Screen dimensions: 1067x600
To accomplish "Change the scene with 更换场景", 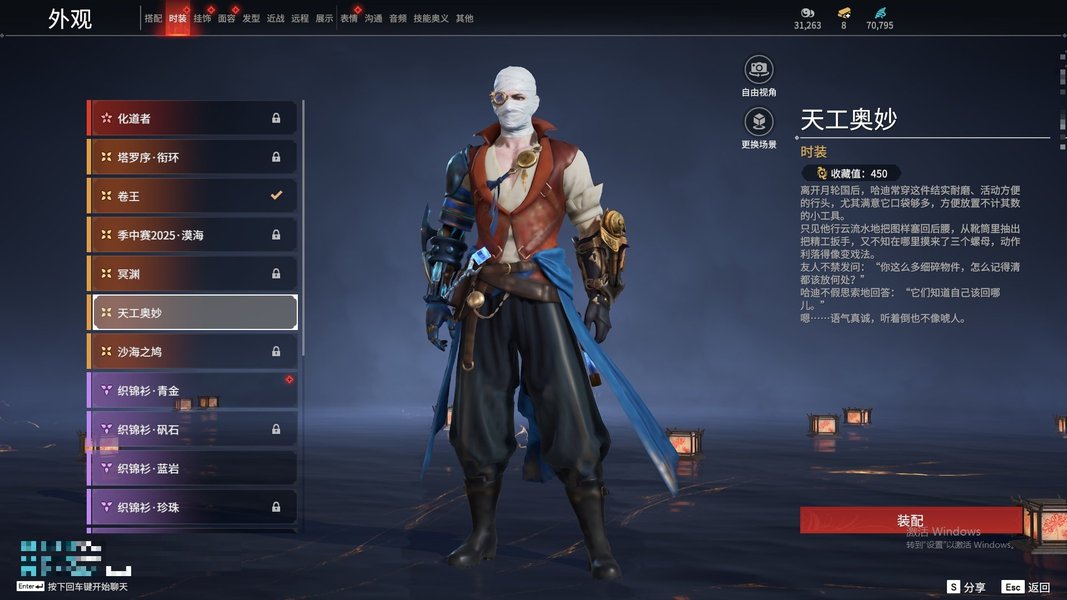I will (x=759, y=122).
